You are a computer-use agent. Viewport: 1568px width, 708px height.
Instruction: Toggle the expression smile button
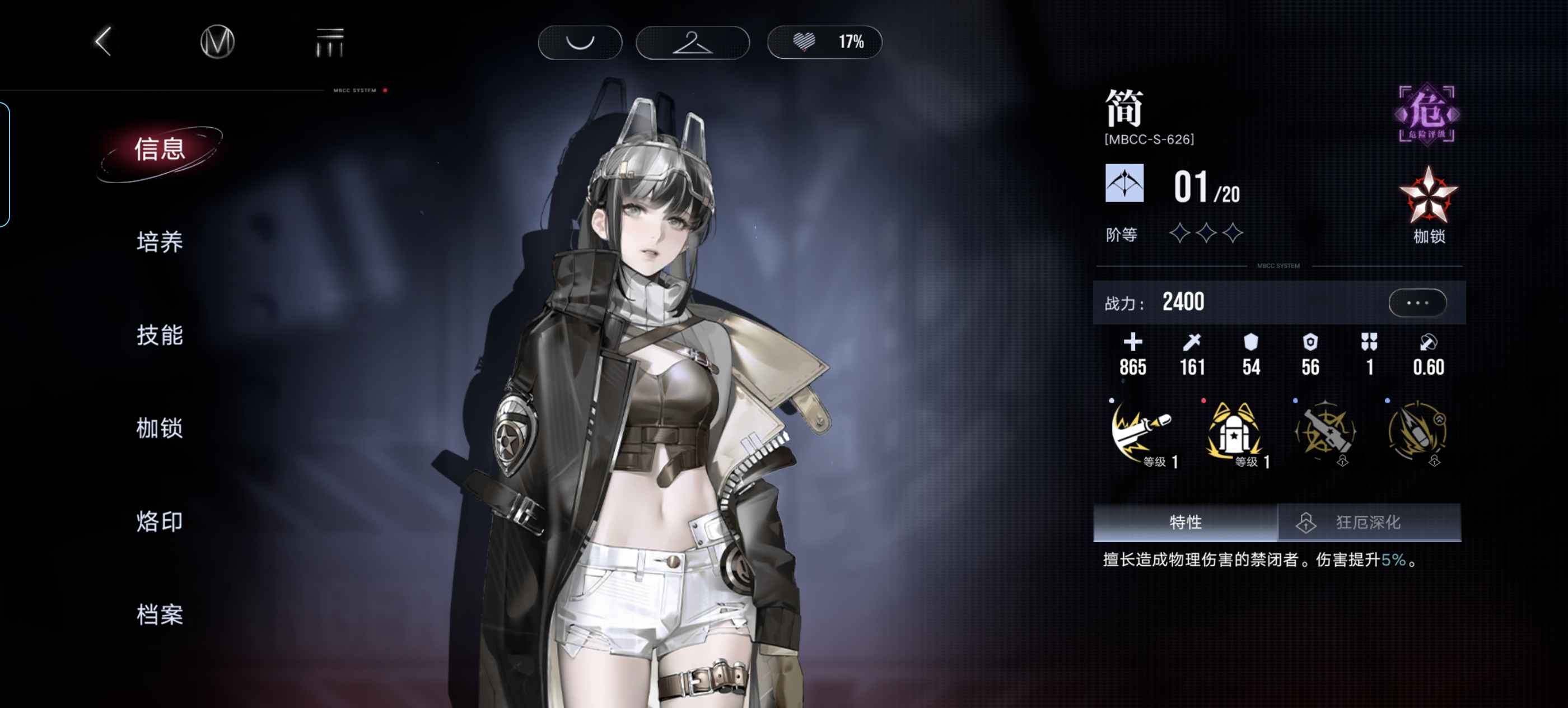coord(580,42)
